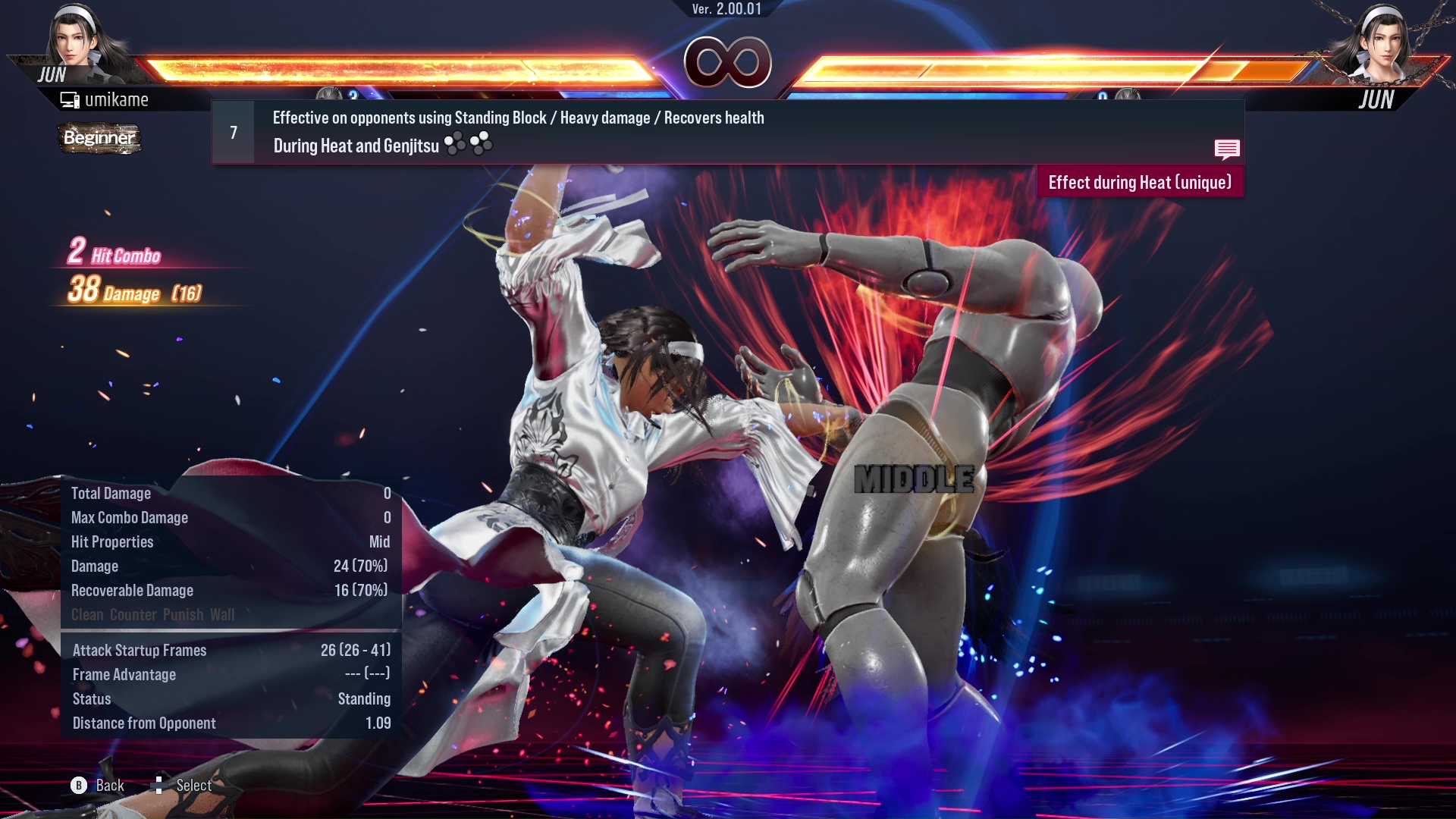Click the PC platform icon beside umikame
The height and width of the screenshot is (819, 1456).
pyautogui.click(x=70, y=99)
